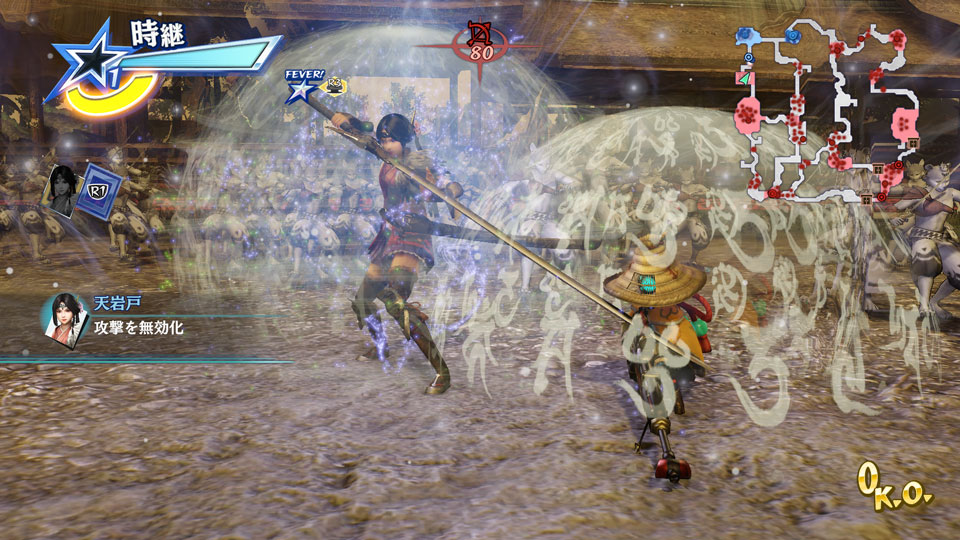Click the red enemy target marker showing 80
This screenshot has width=960, height=540.
[479, 43]
